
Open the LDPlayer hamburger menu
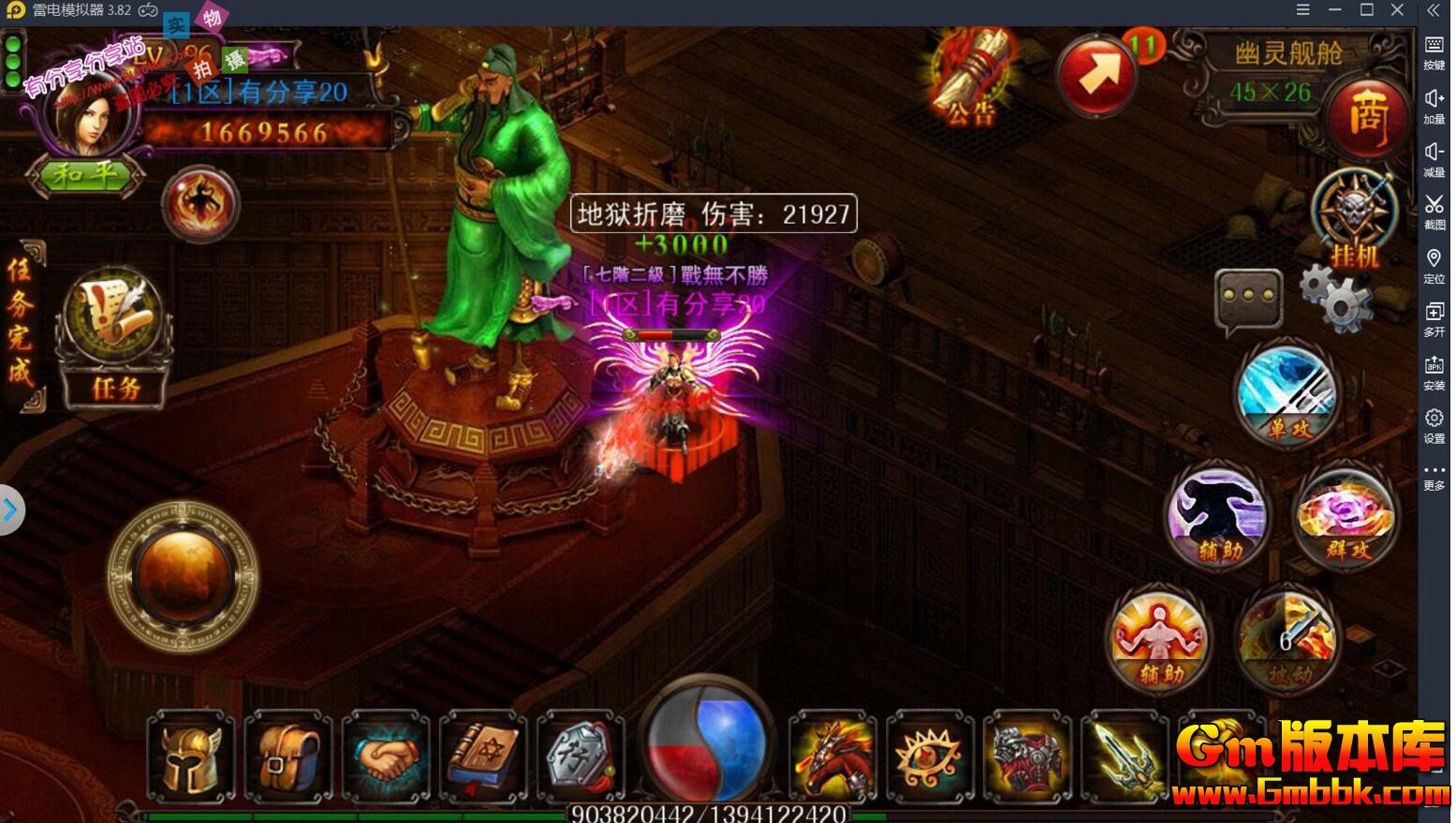coord(1302,10)
